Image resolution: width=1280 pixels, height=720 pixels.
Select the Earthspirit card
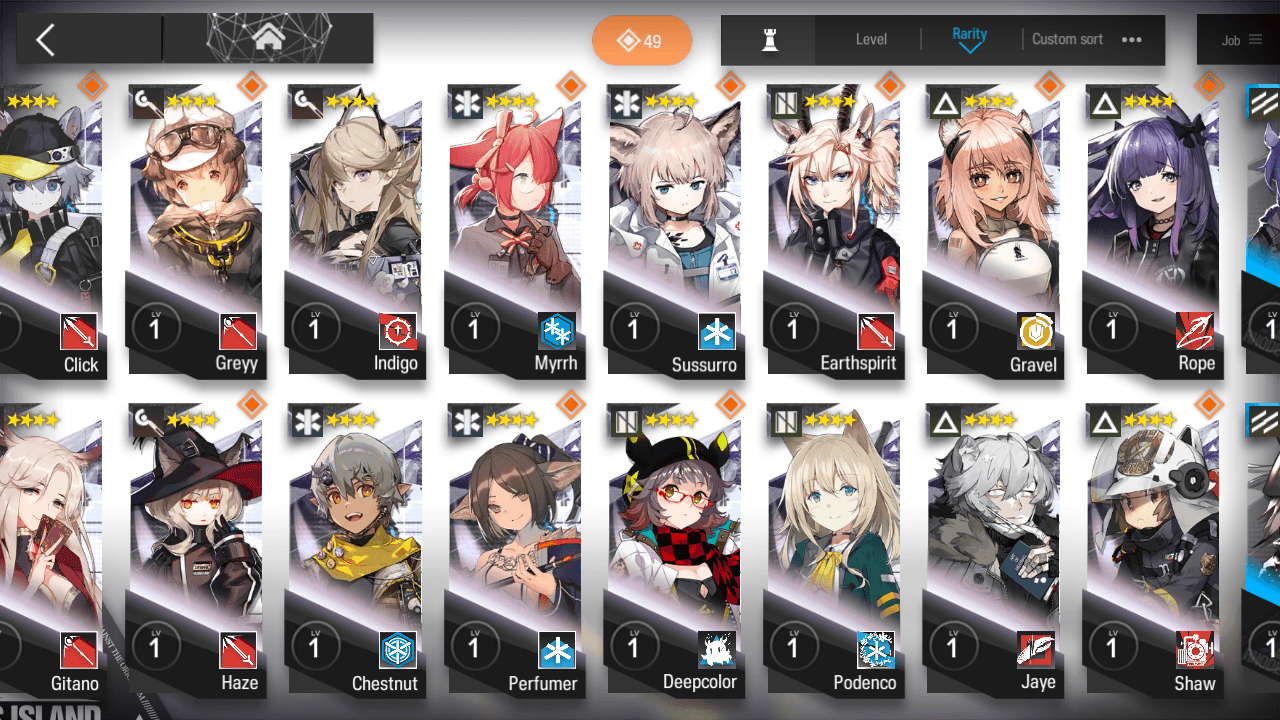pos(834,230)
